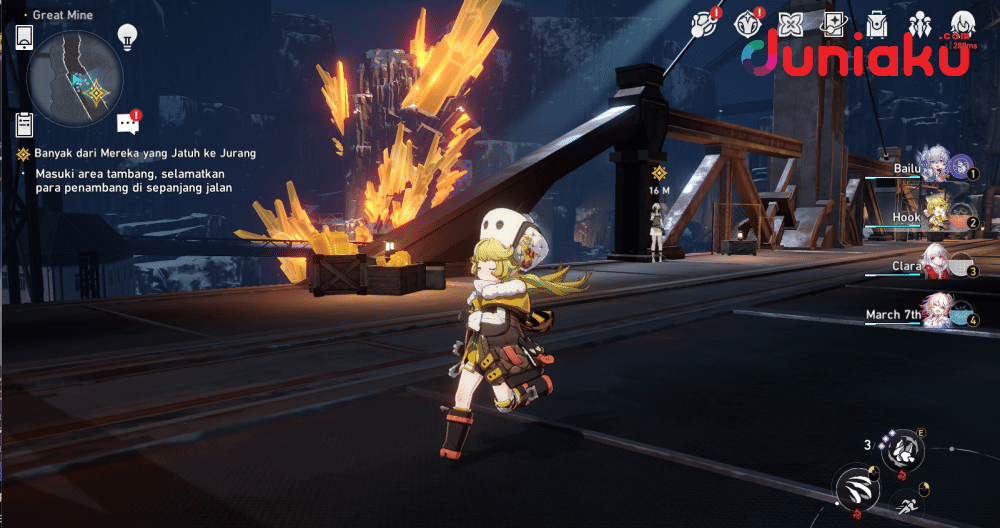The image size is (1000, 528).
Task: Open the mission clipboard icon
Action: point(25,124)
